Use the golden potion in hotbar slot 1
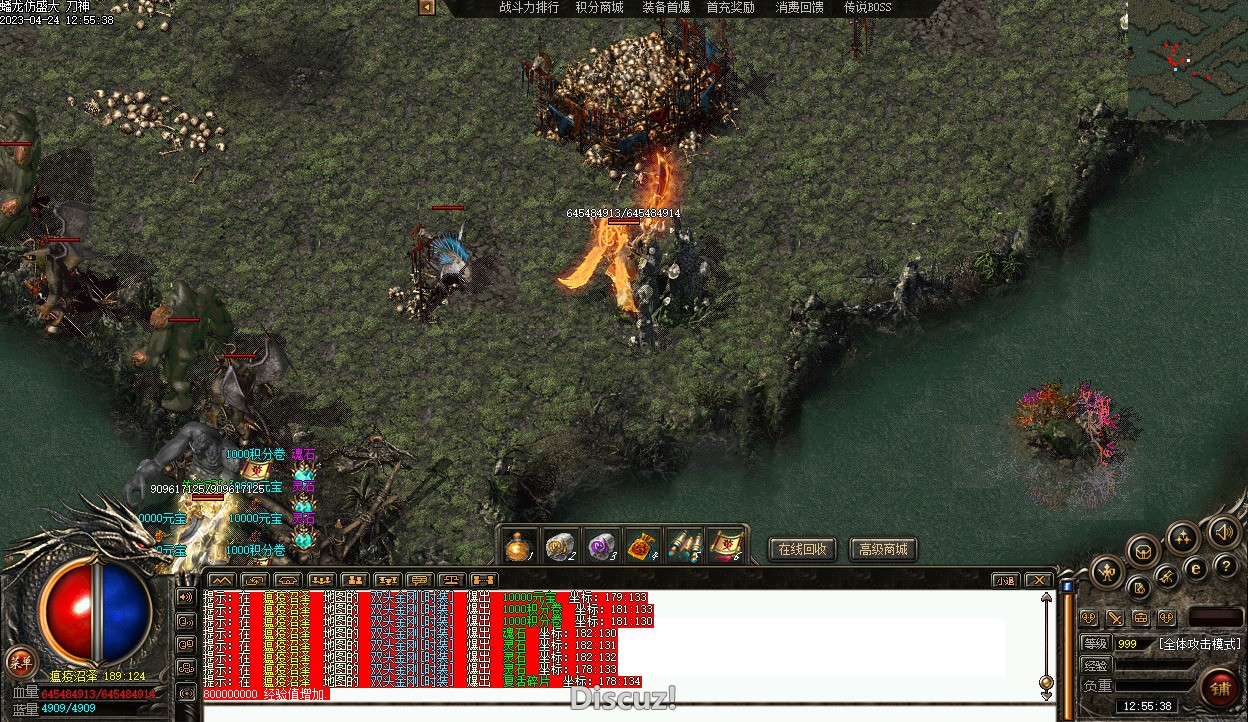This screenshot has width=1248, height=722. point(517,546)
